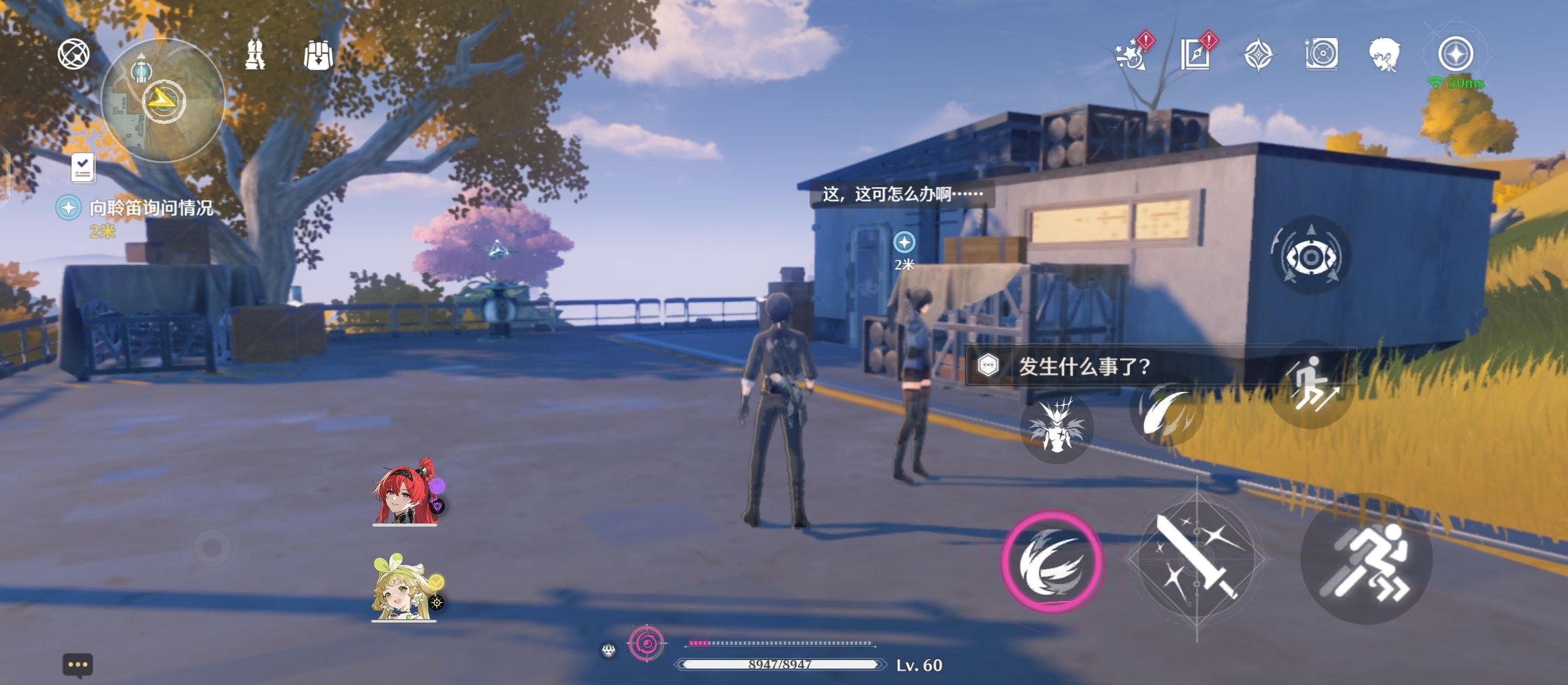Click the two-figure team icon
Screen dimensions: 1568x685
click(x=255, y=55)
